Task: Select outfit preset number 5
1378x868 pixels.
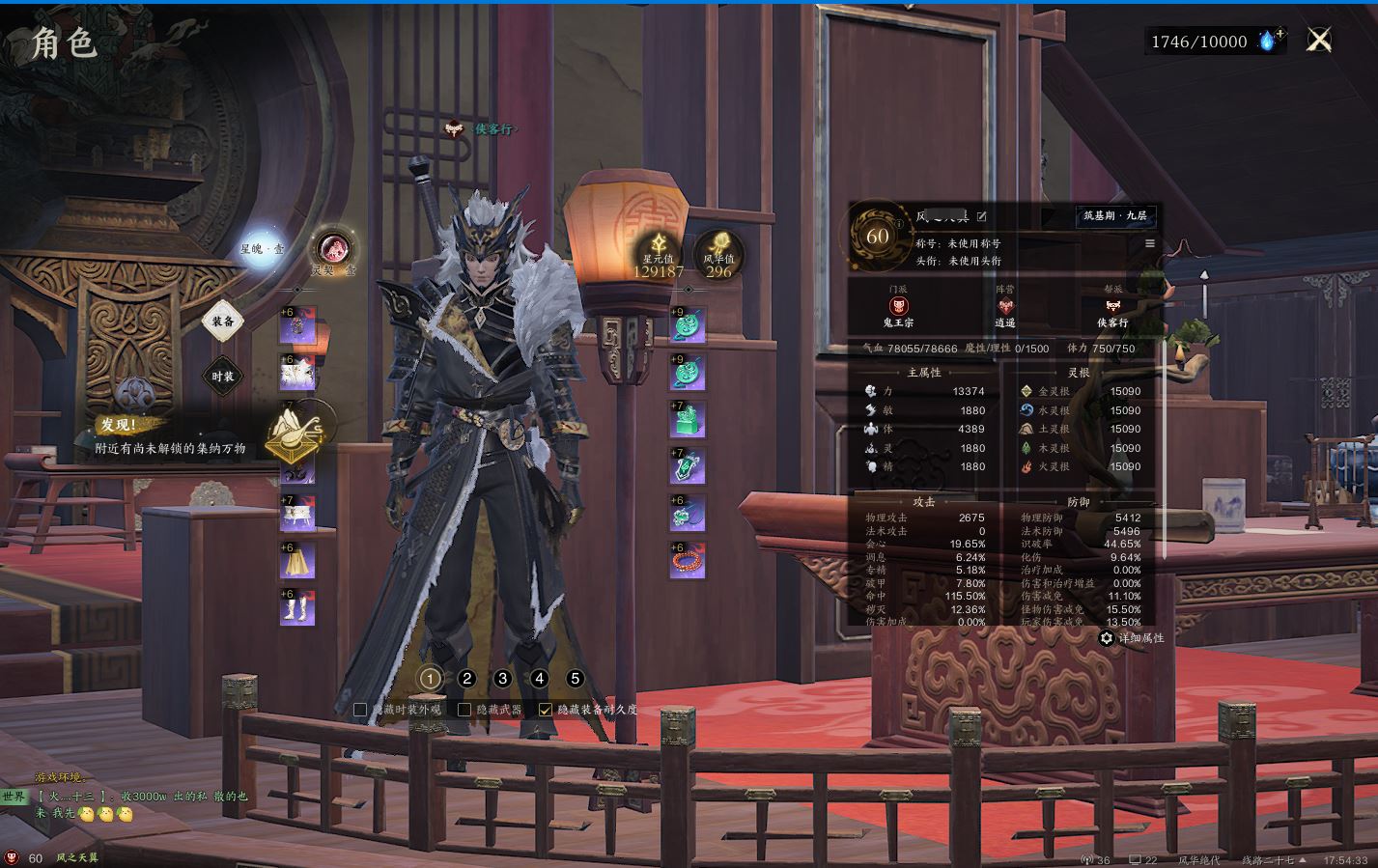Action: click(576, 679)
